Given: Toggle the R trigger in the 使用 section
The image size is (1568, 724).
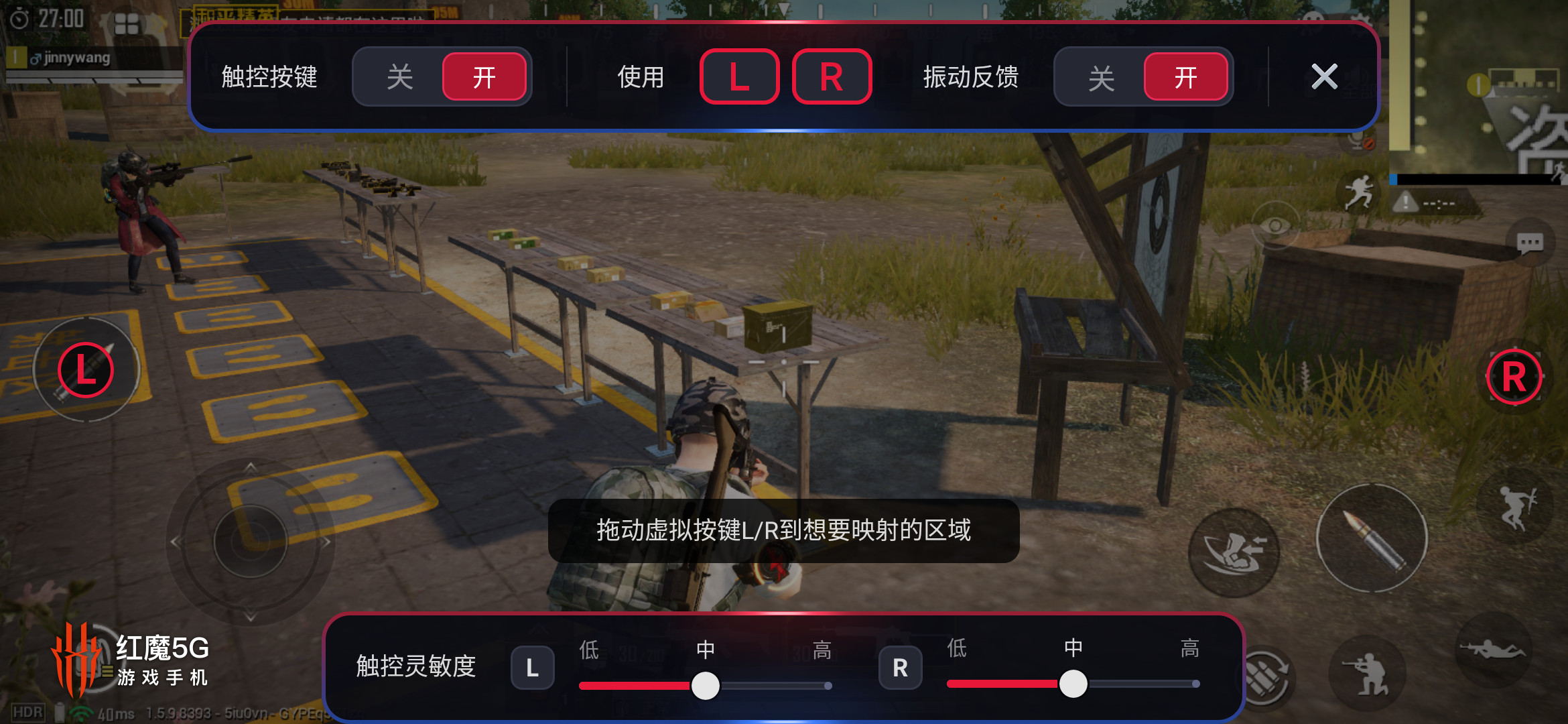Looking at the screenshot, I should coord(831,76).
